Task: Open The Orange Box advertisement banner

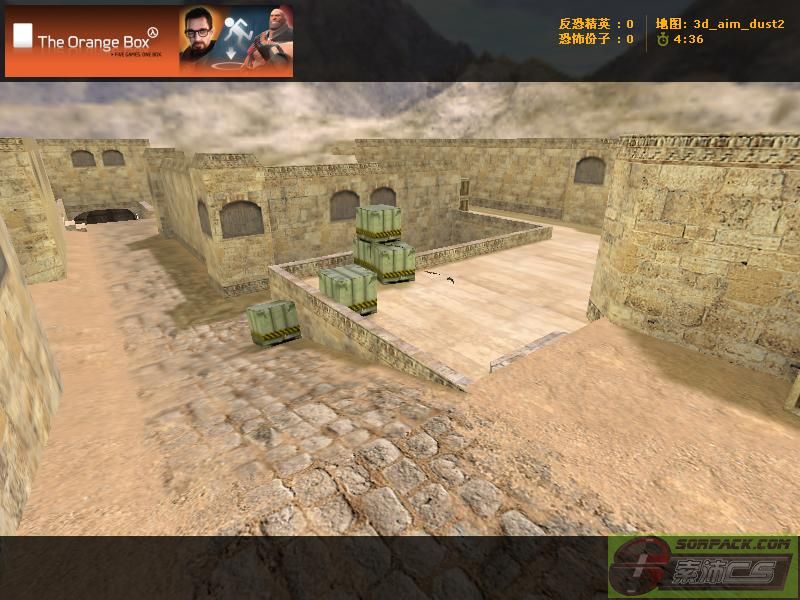Action: tap(149, 41)
